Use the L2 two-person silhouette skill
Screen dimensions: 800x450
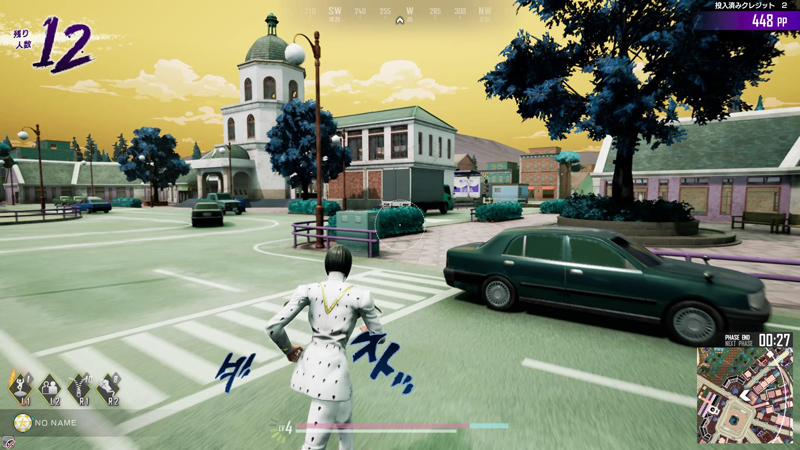pos(49,386)
